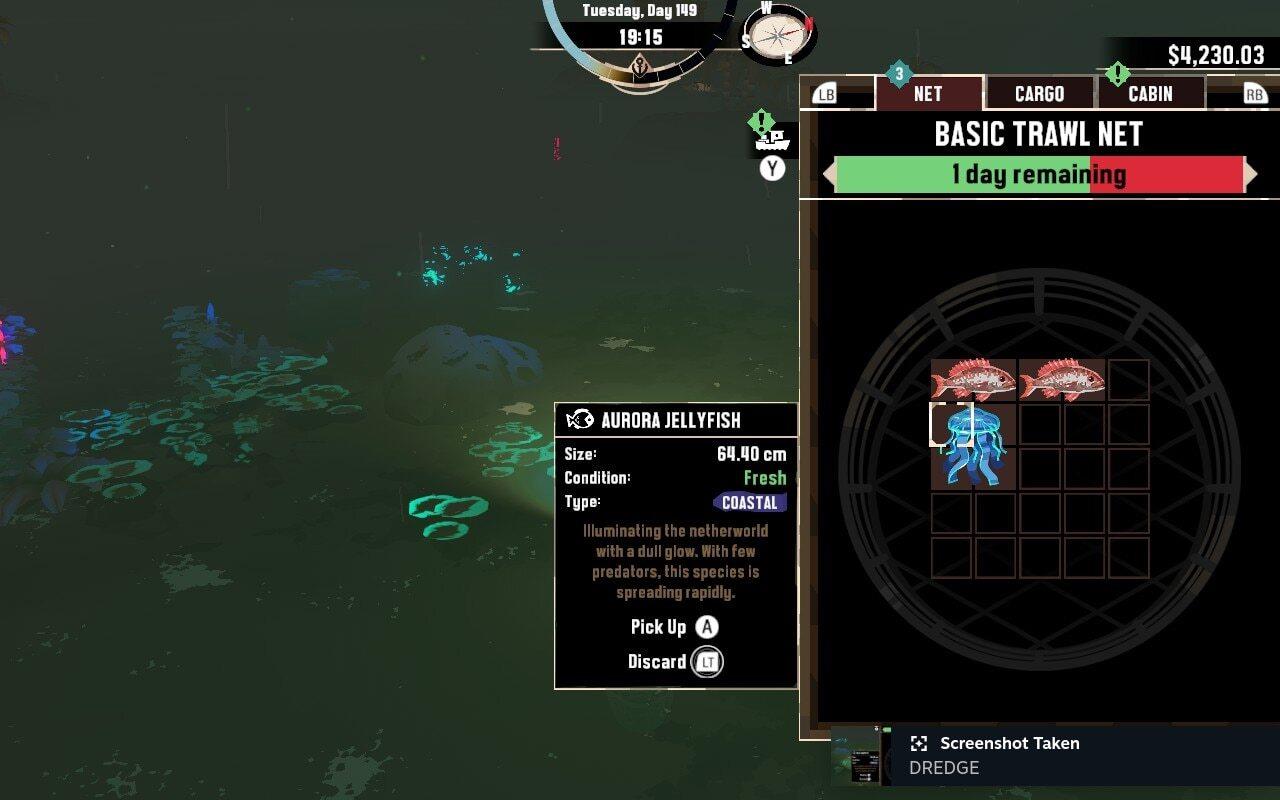The height and width of the screenshot is (800, 1280).
Task: Switch to the Net tab
Action: point(928,93)
